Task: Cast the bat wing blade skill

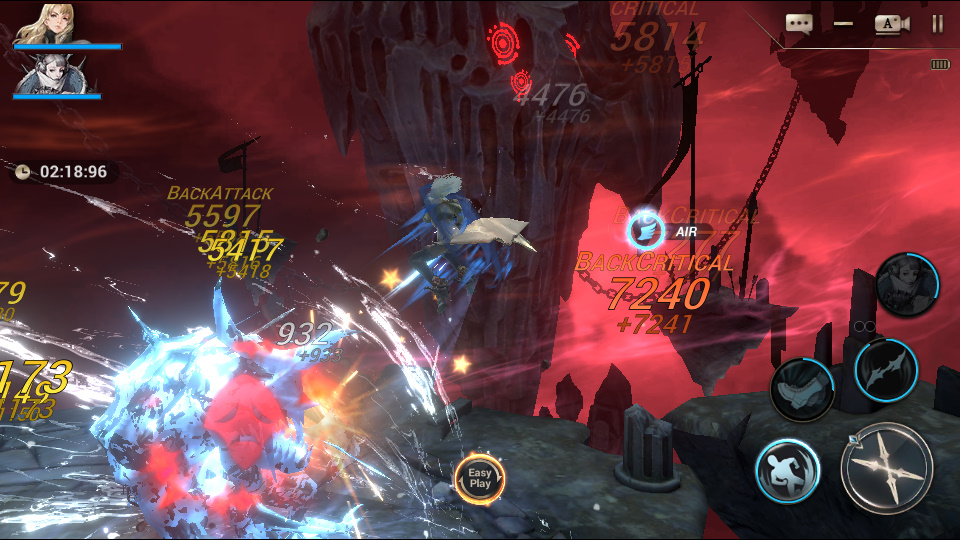Action: [886, 368]
